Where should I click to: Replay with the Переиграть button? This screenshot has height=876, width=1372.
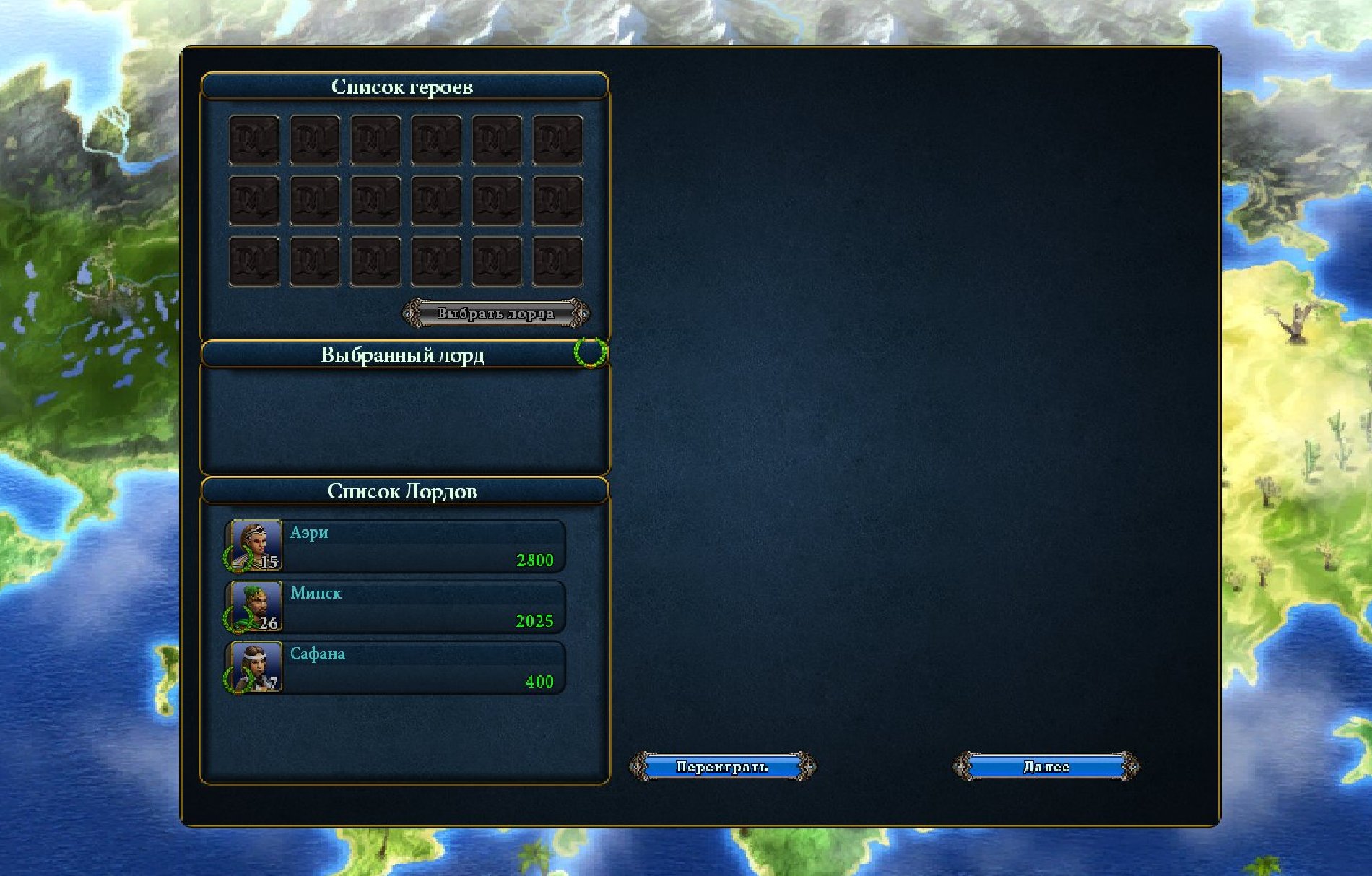(x=722, y=767)
